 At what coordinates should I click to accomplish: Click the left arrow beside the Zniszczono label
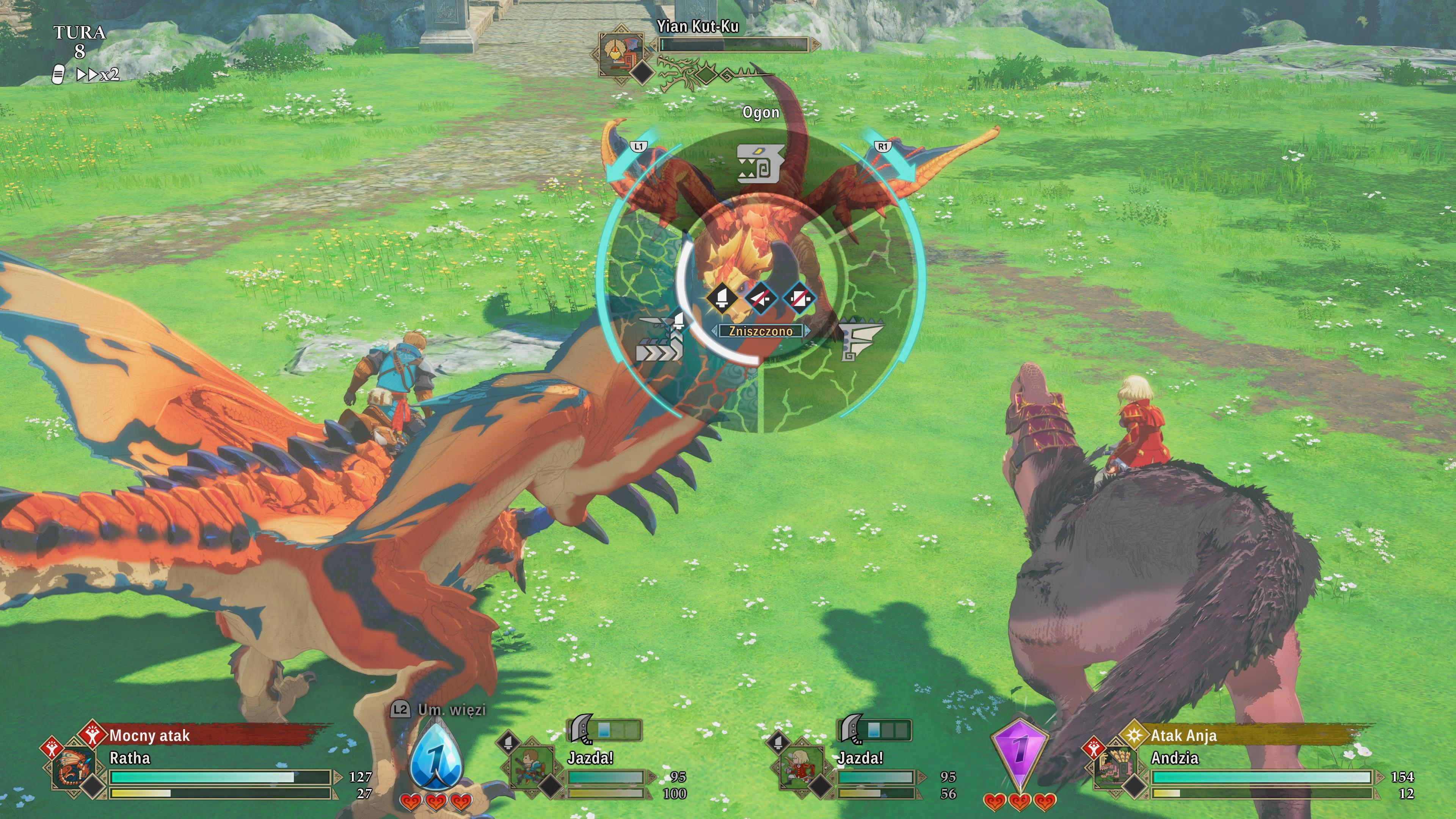coord(714,332)
